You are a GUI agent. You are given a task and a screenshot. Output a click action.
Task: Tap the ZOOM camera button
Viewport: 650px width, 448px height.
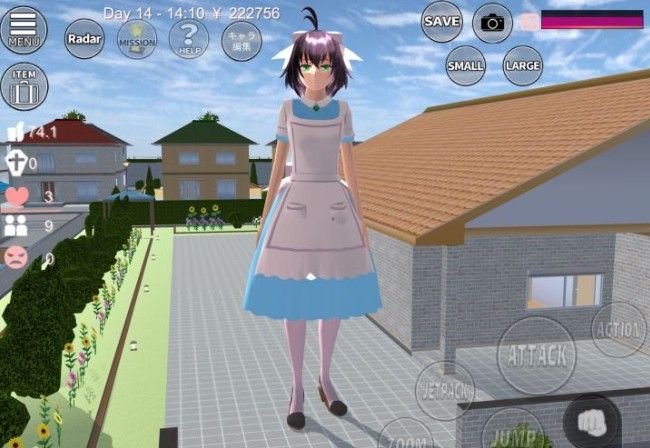pos(406,438)
